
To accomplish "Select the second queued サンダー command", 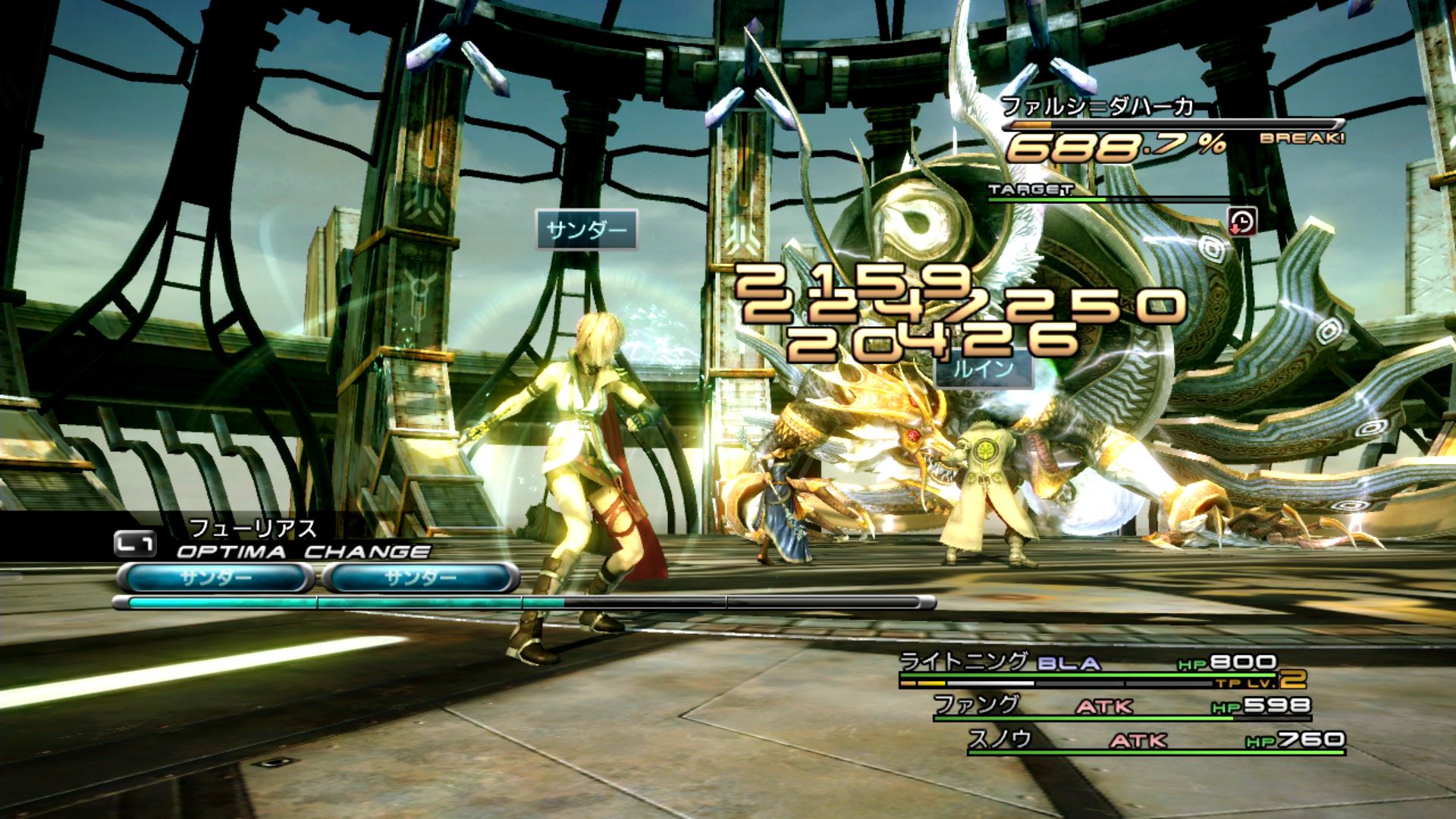I will coord(421,579).
